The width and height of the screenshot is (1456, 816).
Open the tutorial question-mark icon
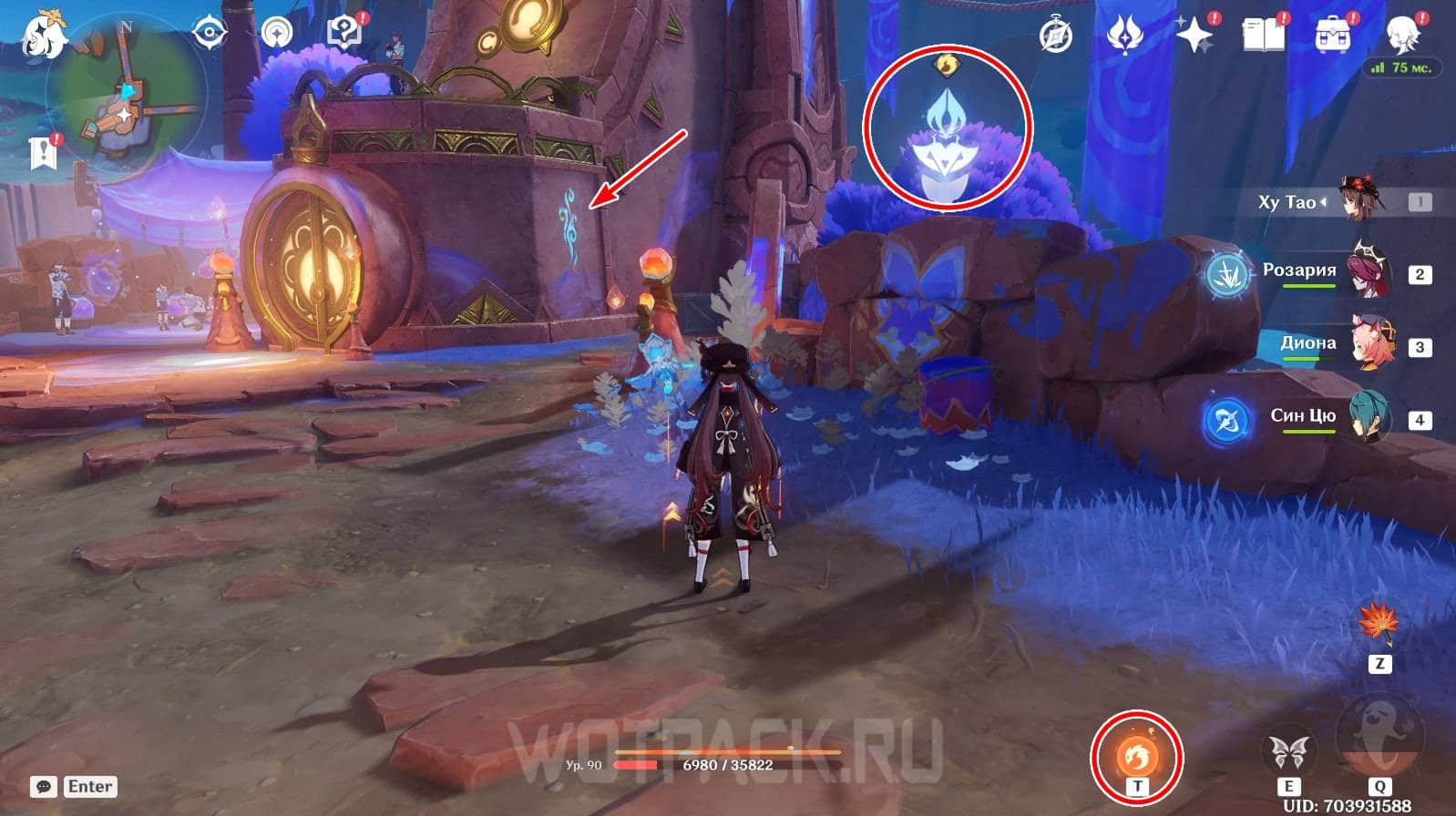(x=343, y=34)
